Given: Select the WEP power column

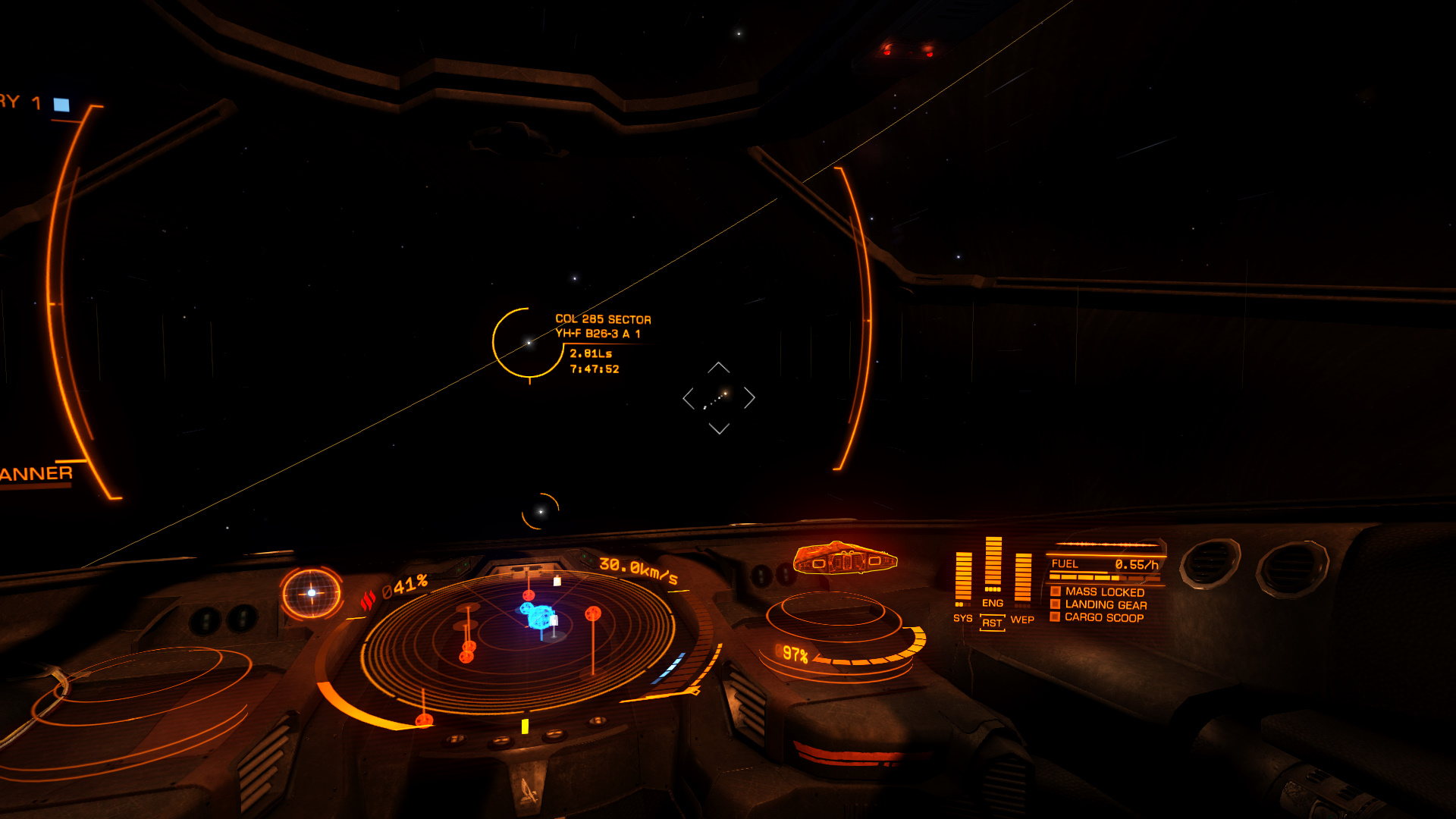Looking at the screenshot, I should 1022,580.
